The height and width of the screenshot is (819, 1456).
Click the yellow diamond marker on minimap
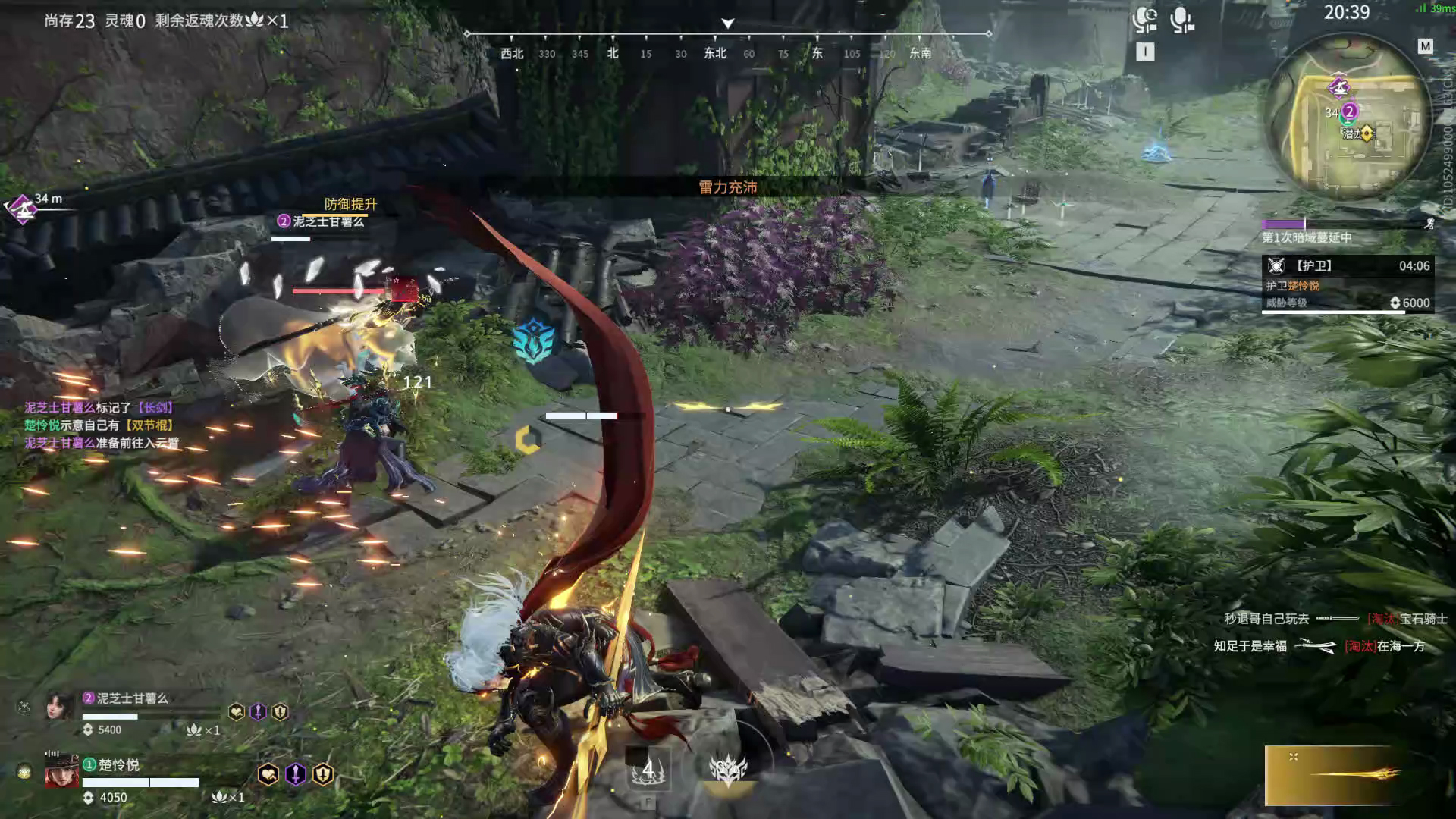tap(1367, 133)
